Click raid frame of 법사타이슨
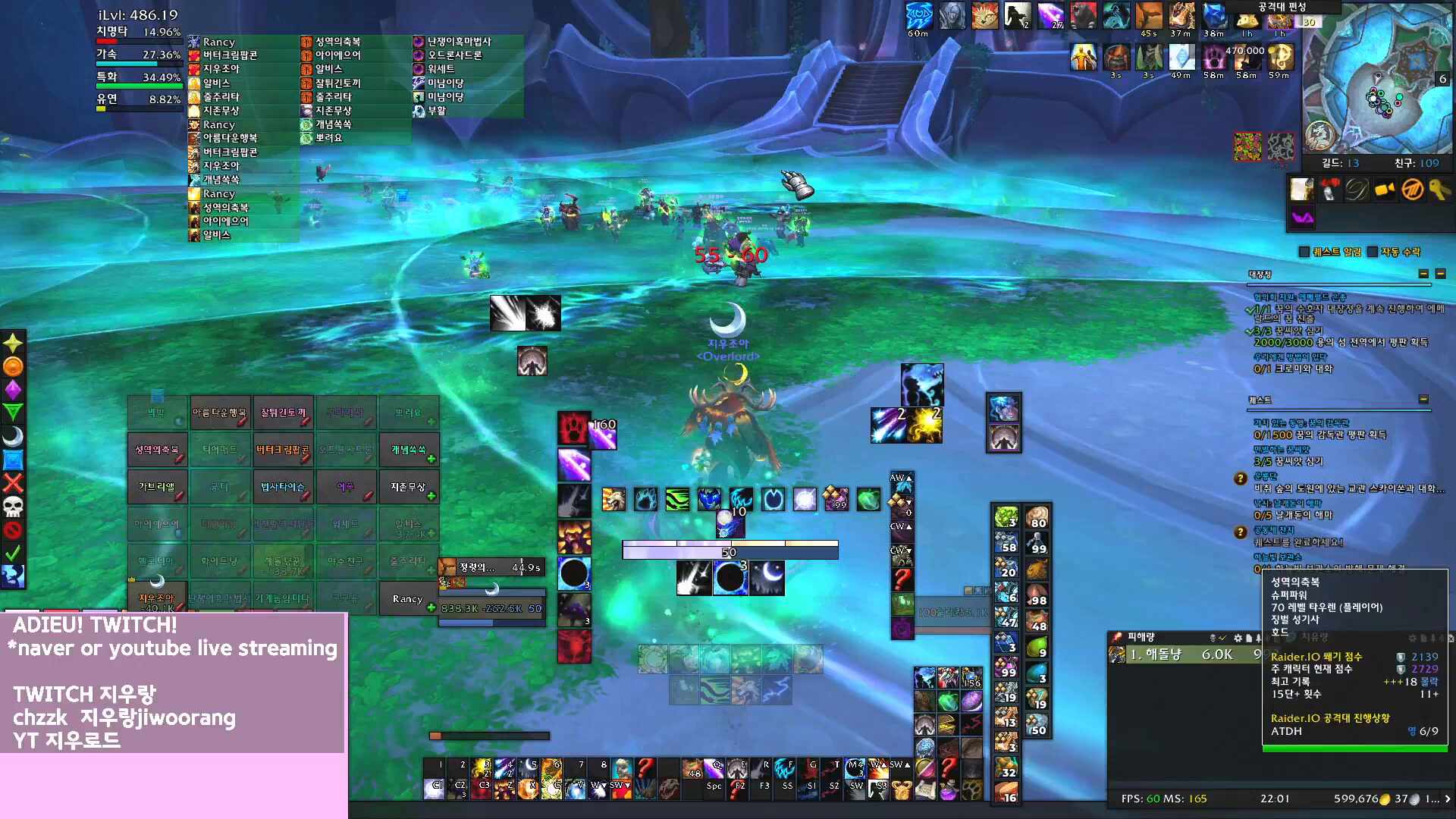Viewport: 1456px width, 819px height. (x=282, y=487)
